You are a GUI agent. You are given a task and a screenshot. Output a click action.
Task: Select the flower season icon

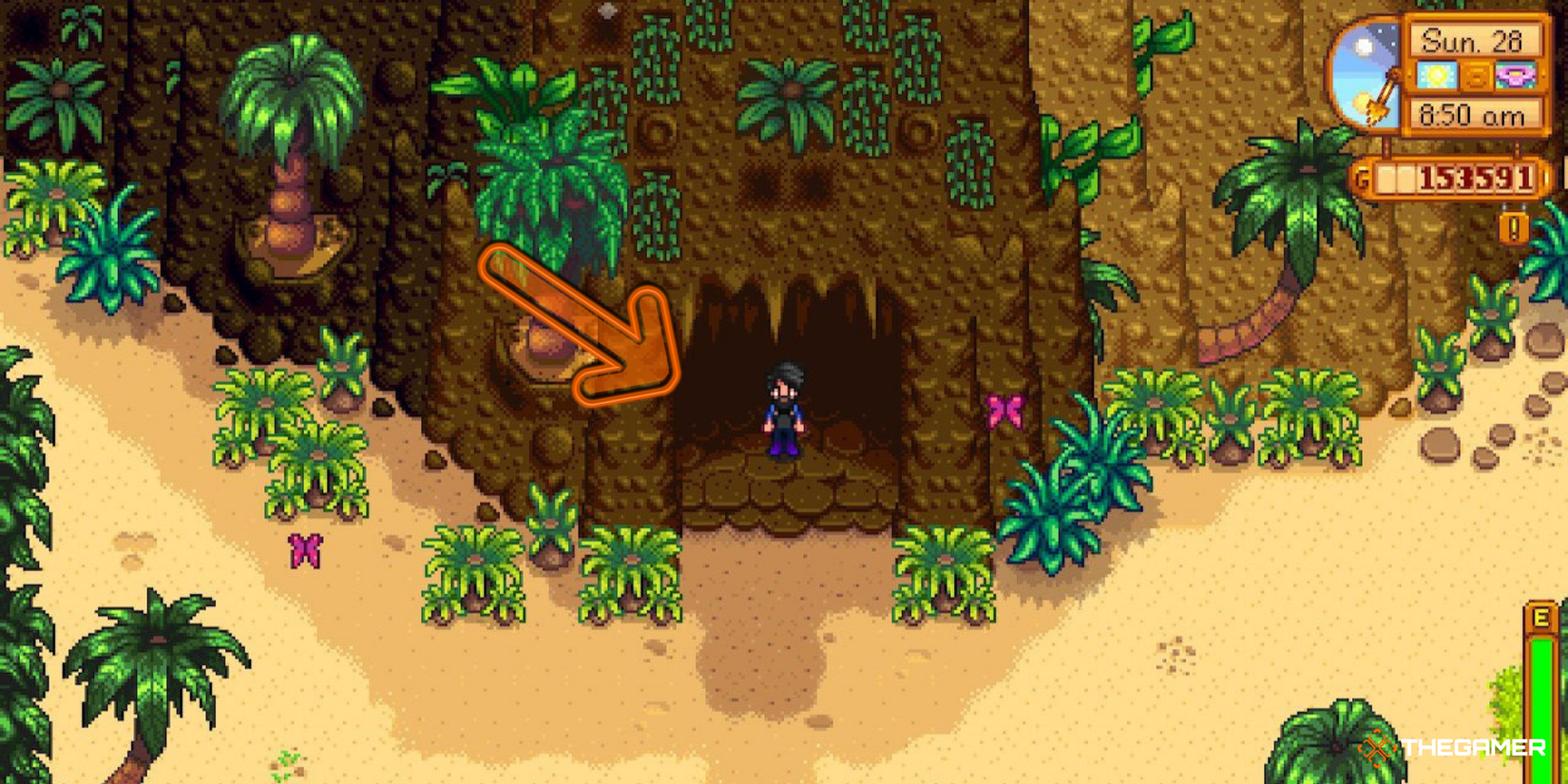(1517, 76)
